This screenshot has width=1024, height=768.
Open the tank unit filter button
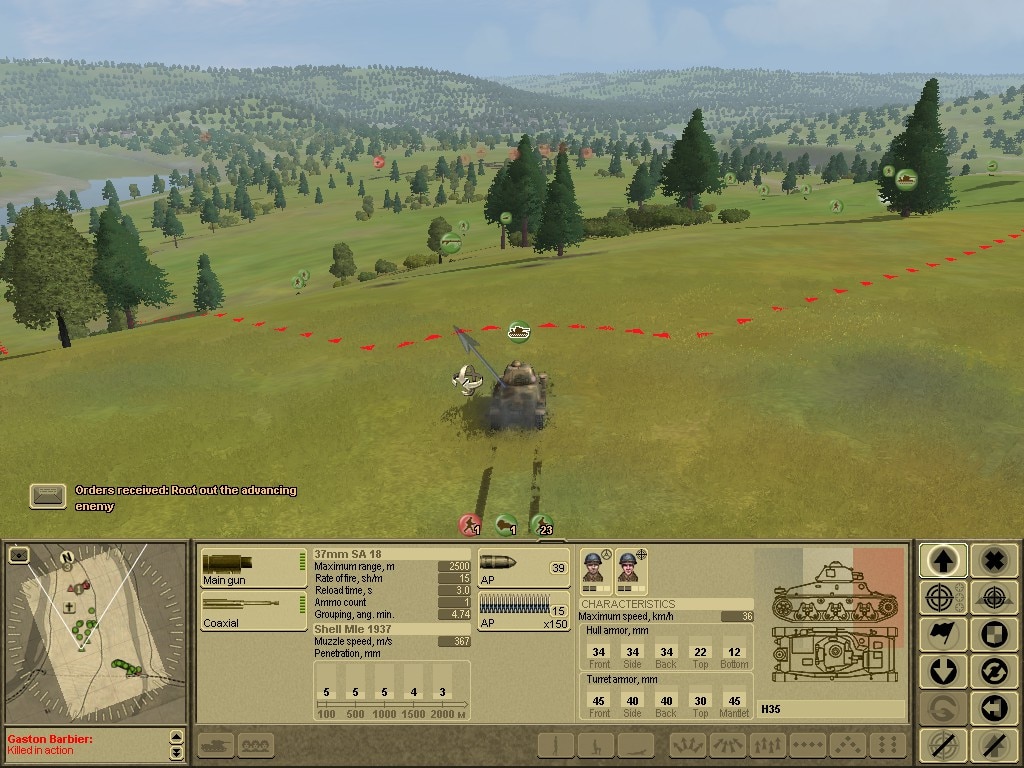(x=216, y=745)
